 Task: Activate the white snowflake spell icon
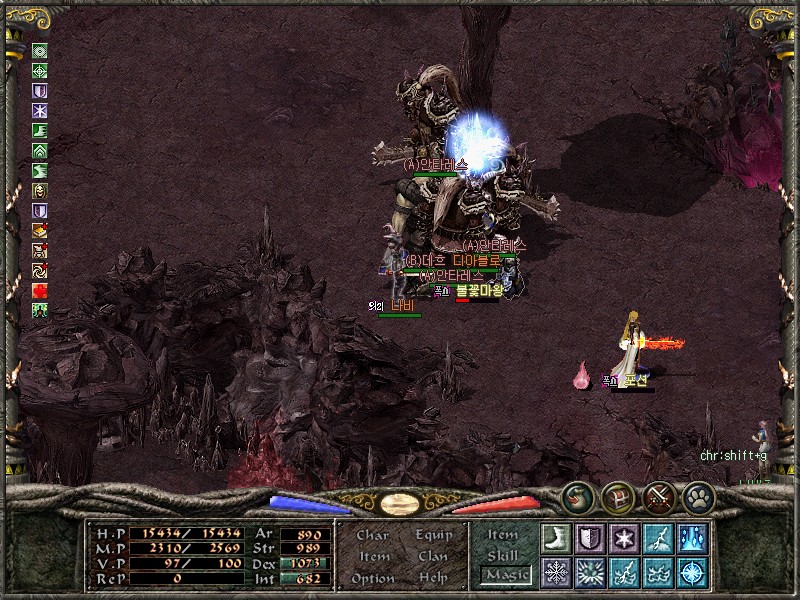click(556, 572)
